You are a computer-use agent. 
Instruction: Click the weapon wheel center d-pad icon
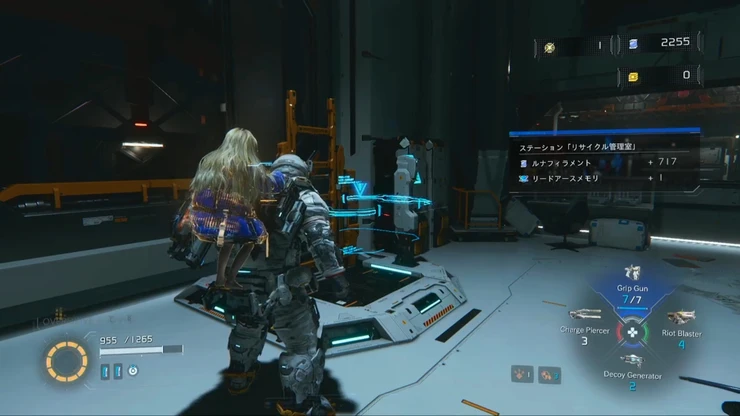632,331
